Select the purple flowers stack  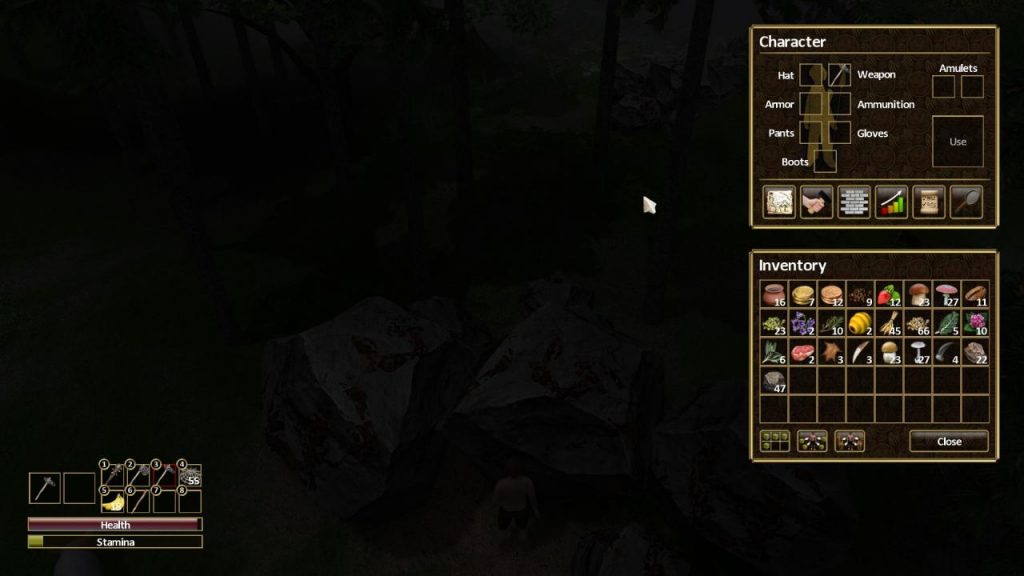pos(803,323)
